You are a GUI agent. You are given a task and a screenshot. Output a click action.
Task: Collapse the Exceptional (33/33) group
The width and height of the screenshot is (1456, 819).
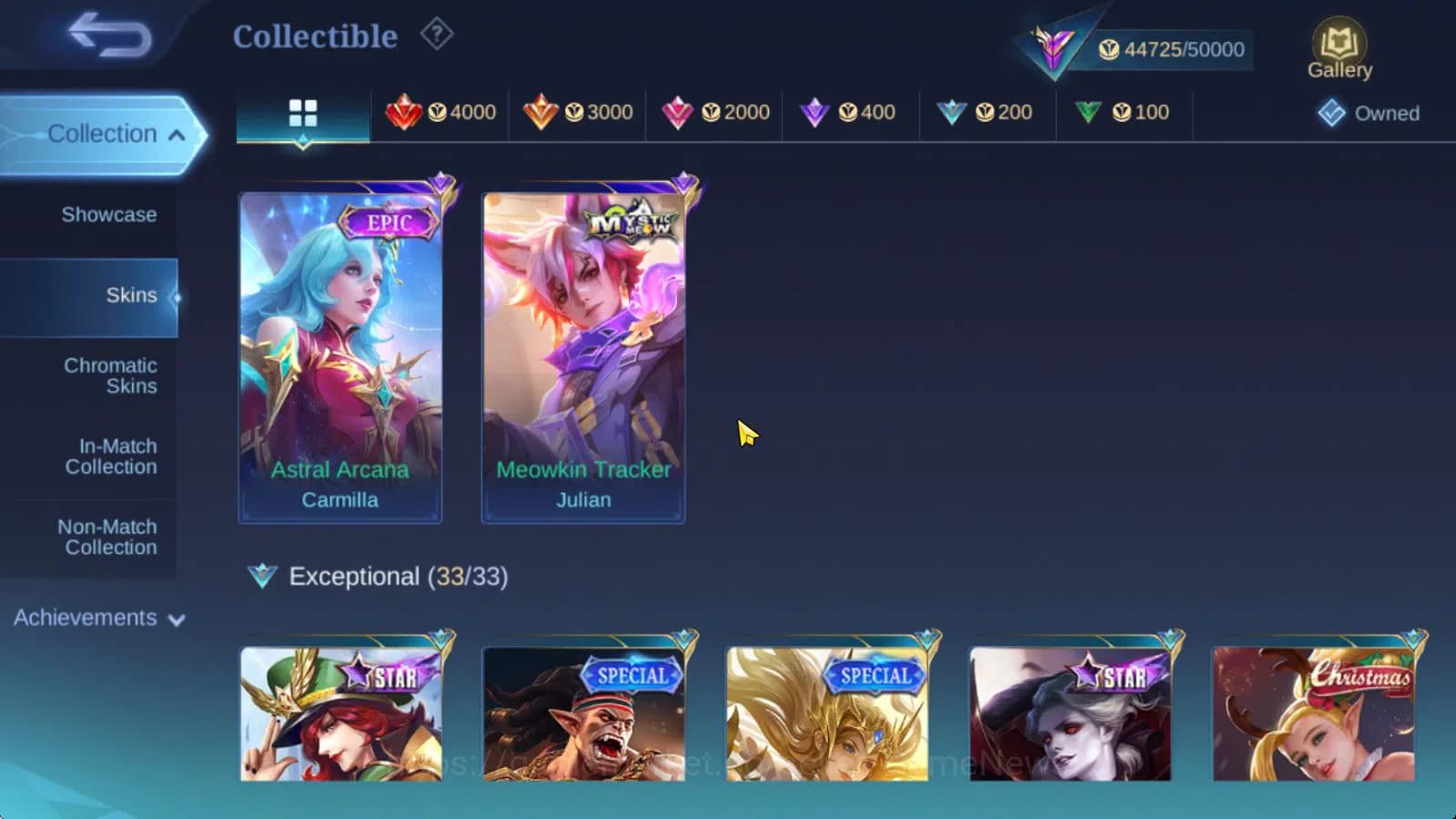click(x=377, y=576)
